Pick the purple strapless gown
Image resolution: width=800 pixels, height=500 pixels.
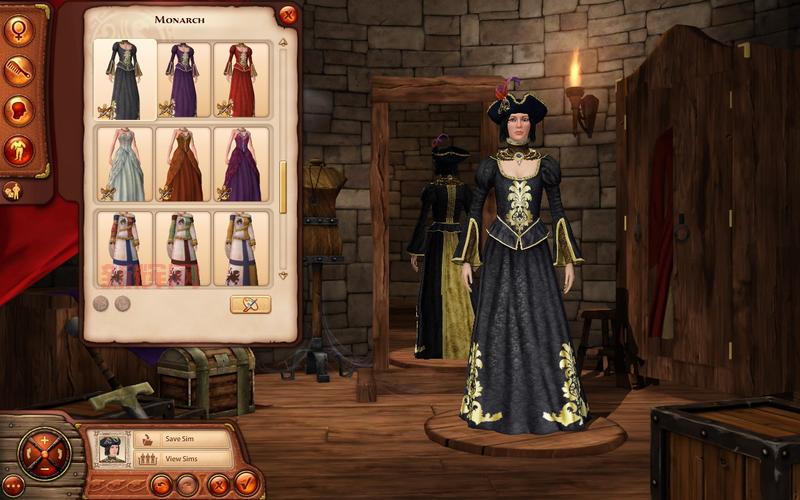[241, 164]
